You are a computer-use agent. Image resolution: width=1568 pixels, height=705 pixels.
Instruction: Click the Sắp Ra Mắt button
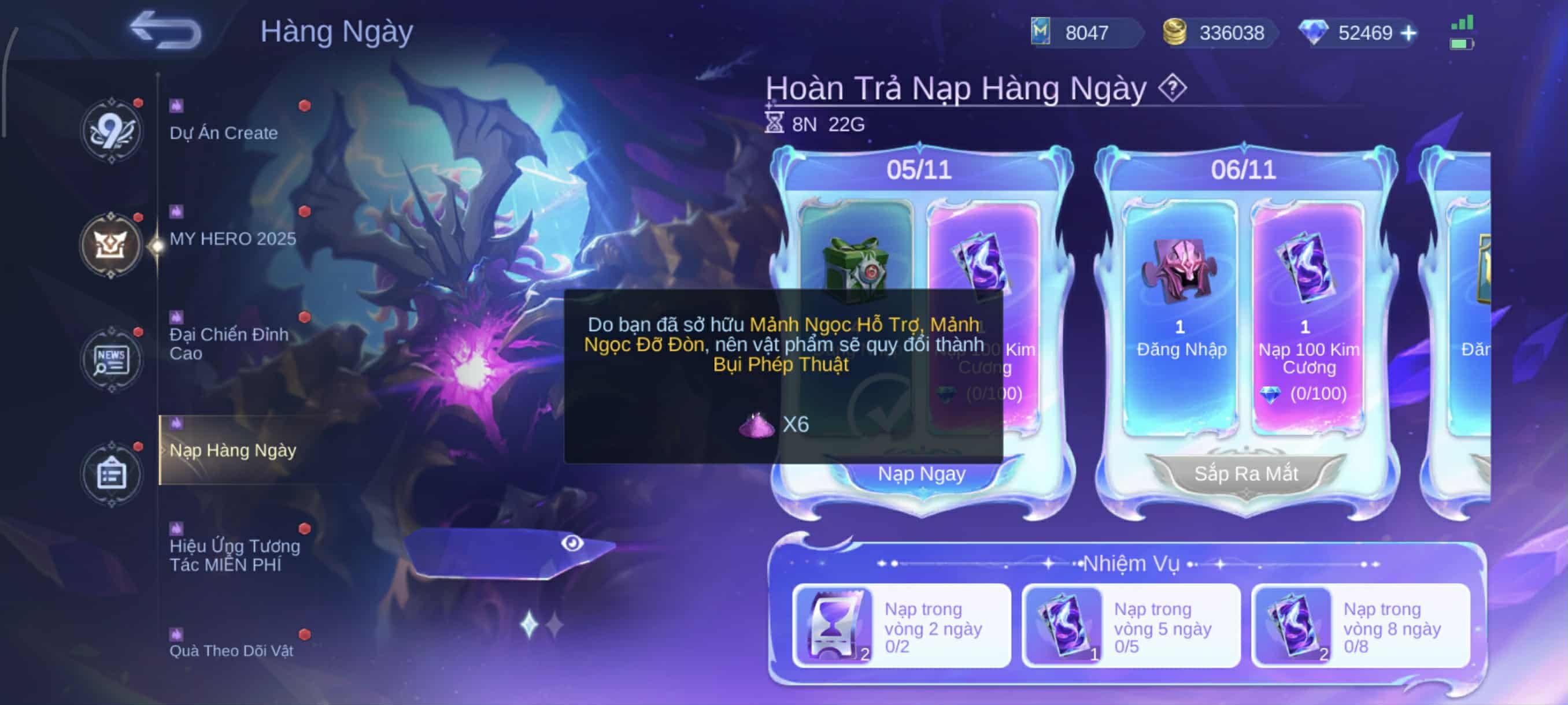(x=1245, y=474)
